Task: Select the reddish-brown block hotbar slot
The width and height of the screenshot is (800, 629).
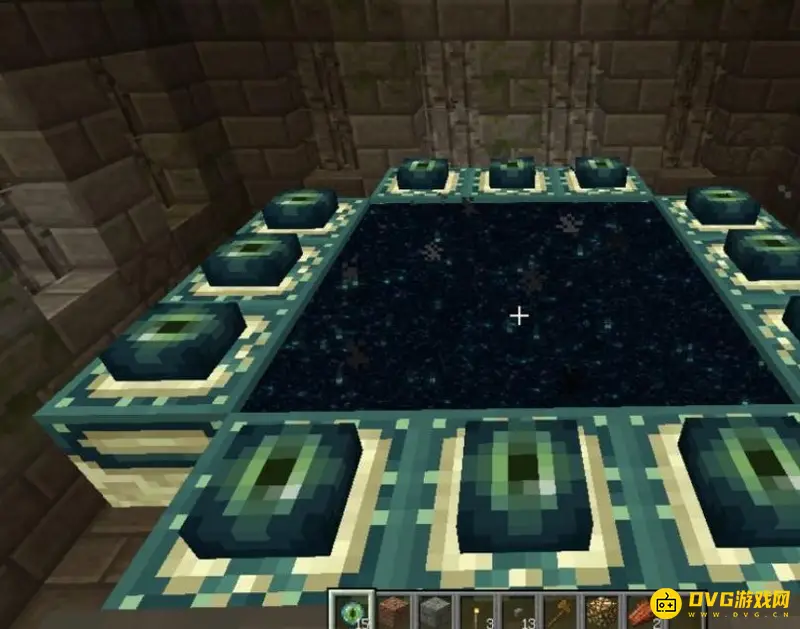Action: click(x=393, y=610)
